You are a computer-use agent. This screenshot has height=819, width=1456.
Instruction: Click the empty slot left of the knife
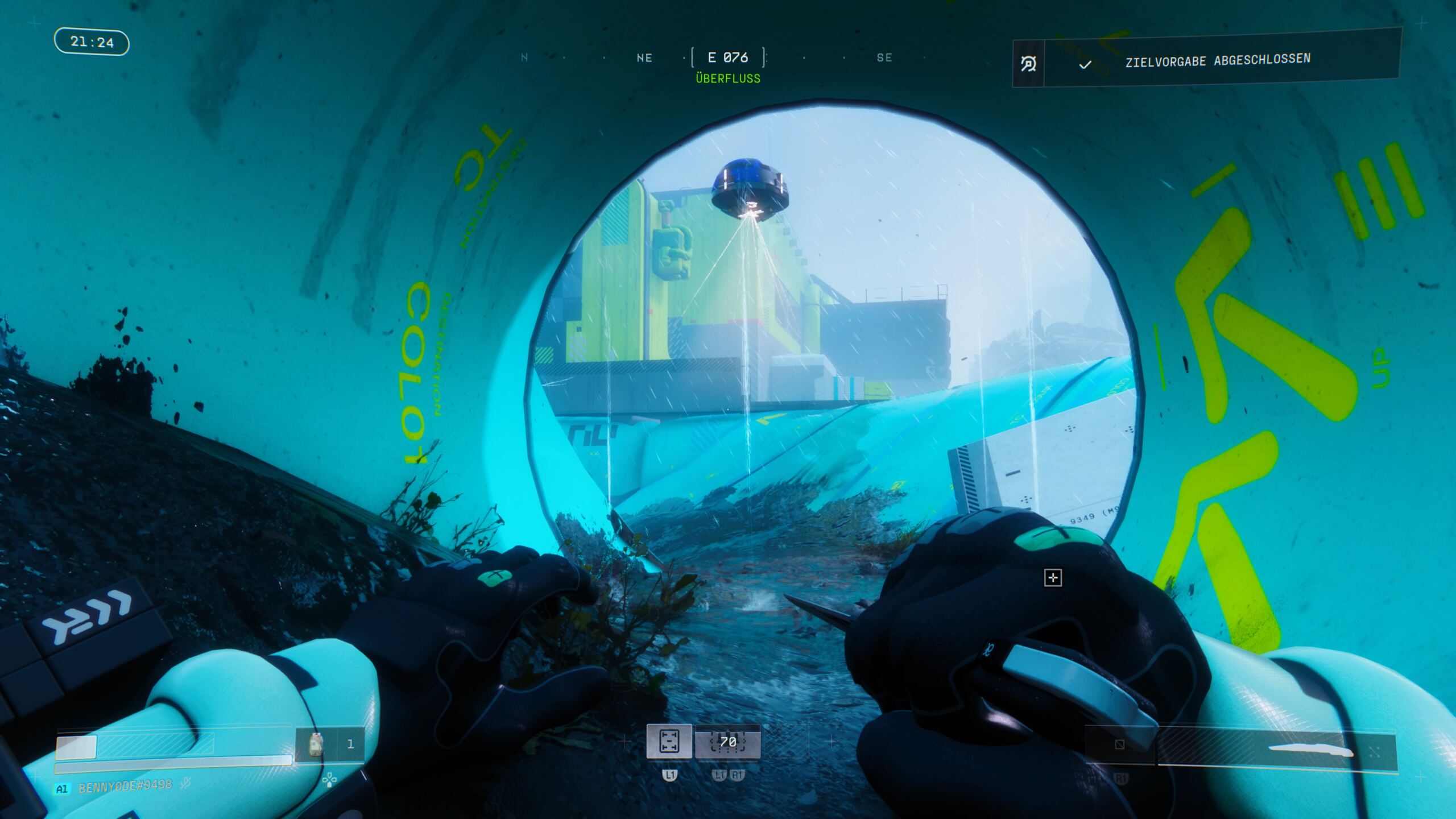(x=1119, y=744)
